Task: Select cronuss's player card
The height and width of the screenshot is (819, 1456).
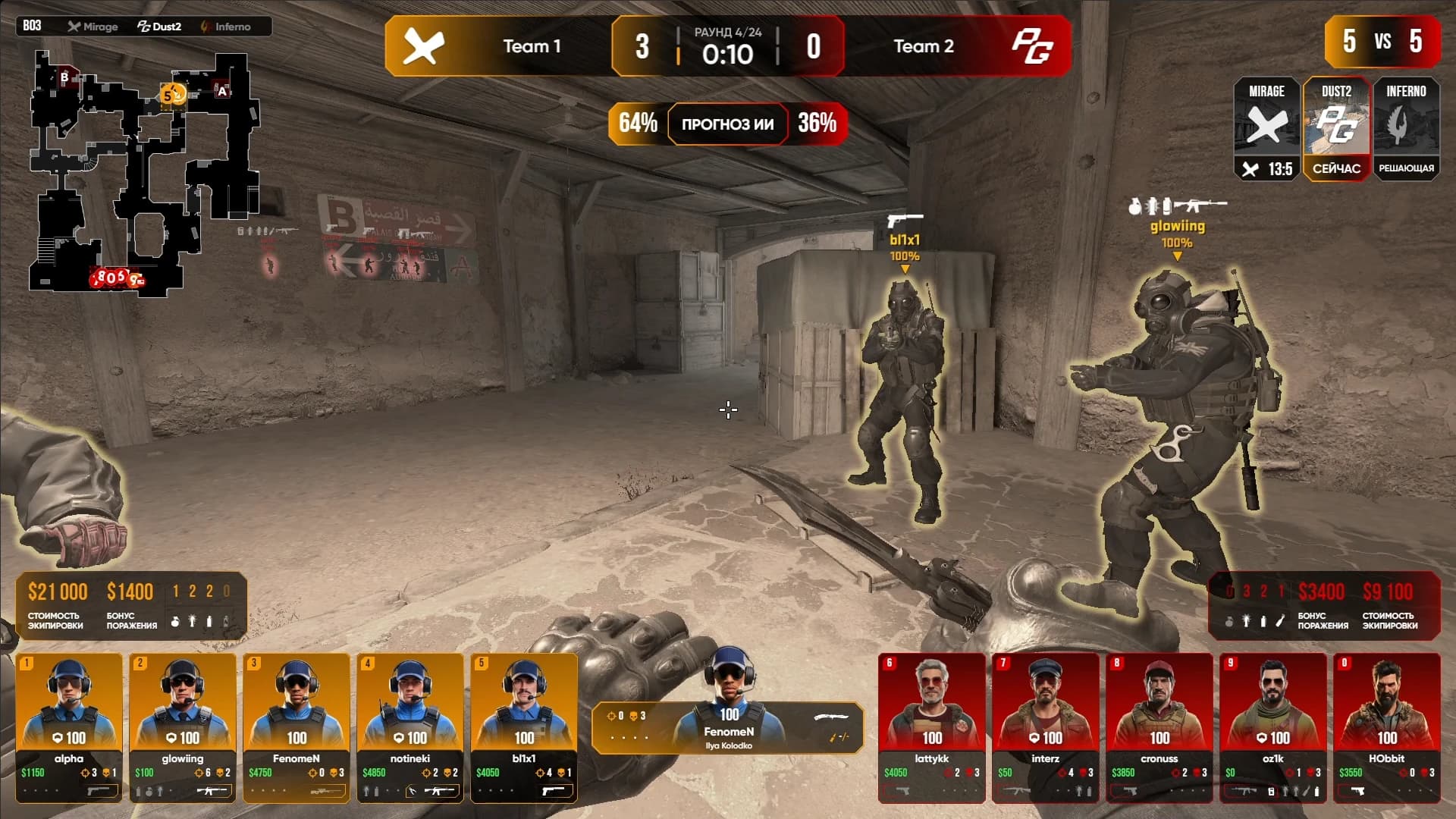Action: click(1159, 726)
